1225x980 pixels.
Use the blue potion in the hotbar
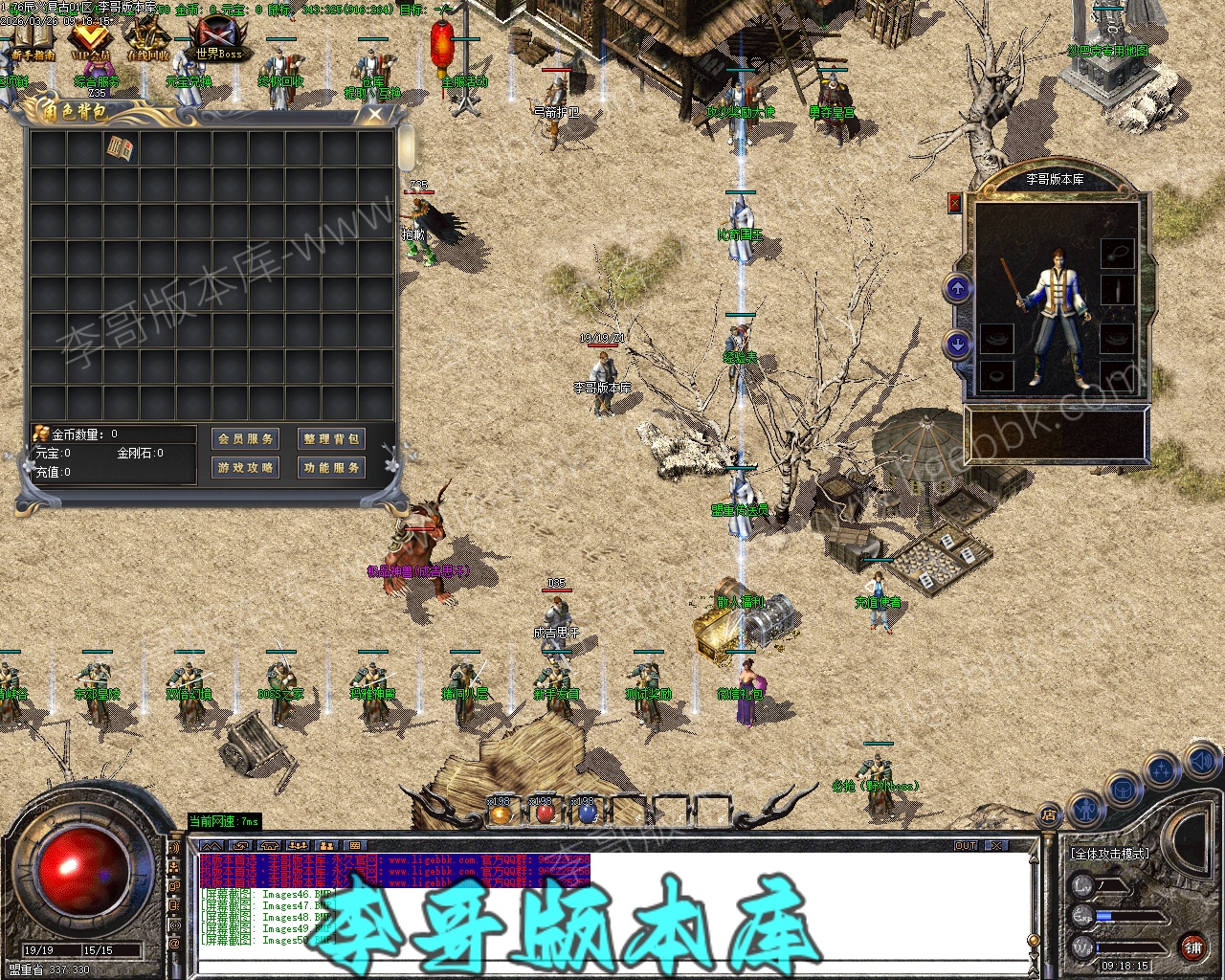tap(588, 814)
